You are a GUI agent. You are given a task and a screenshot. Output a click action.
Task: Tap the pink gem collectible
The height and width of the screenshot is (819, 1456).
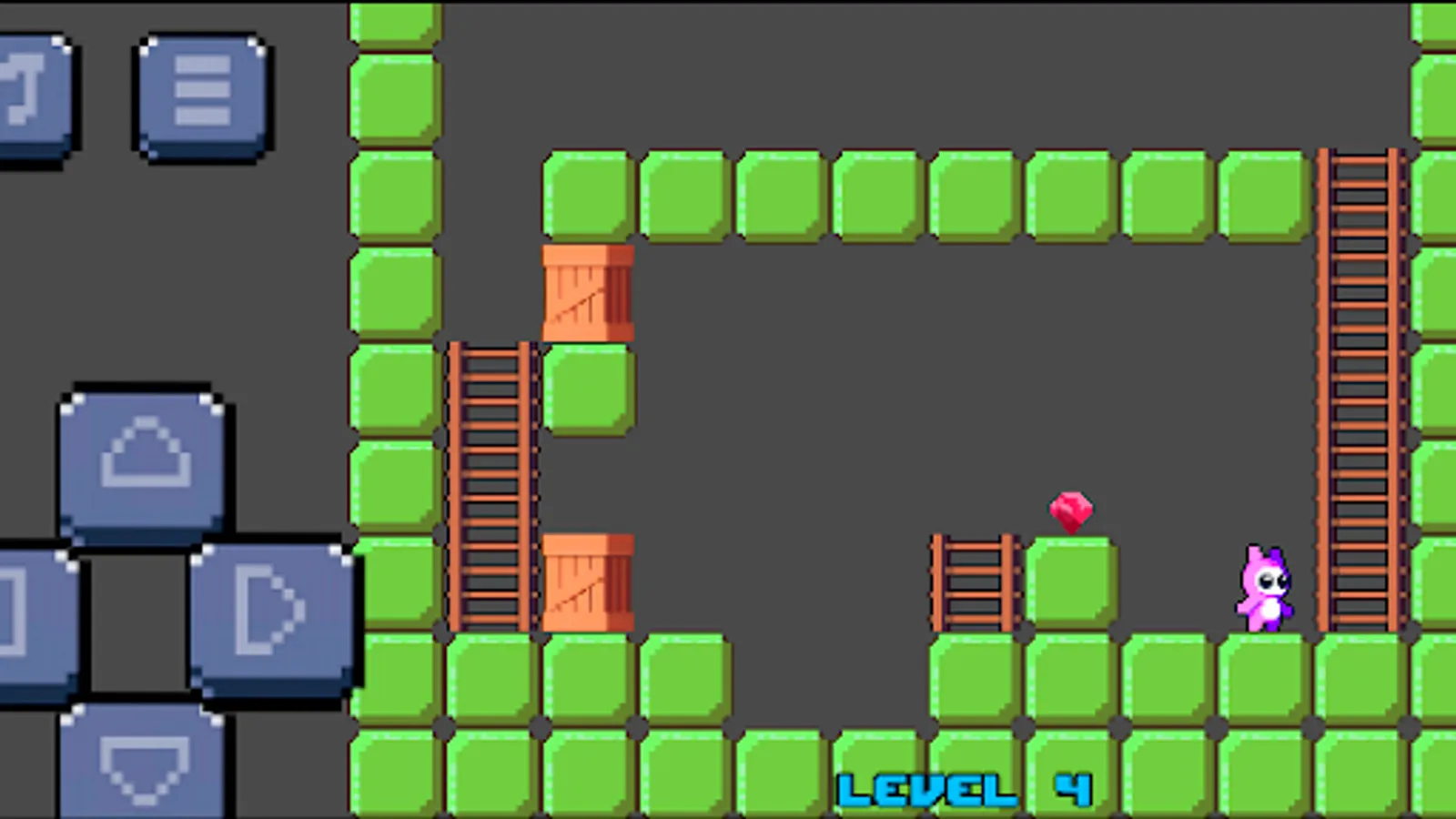(x=1071, y=510)
